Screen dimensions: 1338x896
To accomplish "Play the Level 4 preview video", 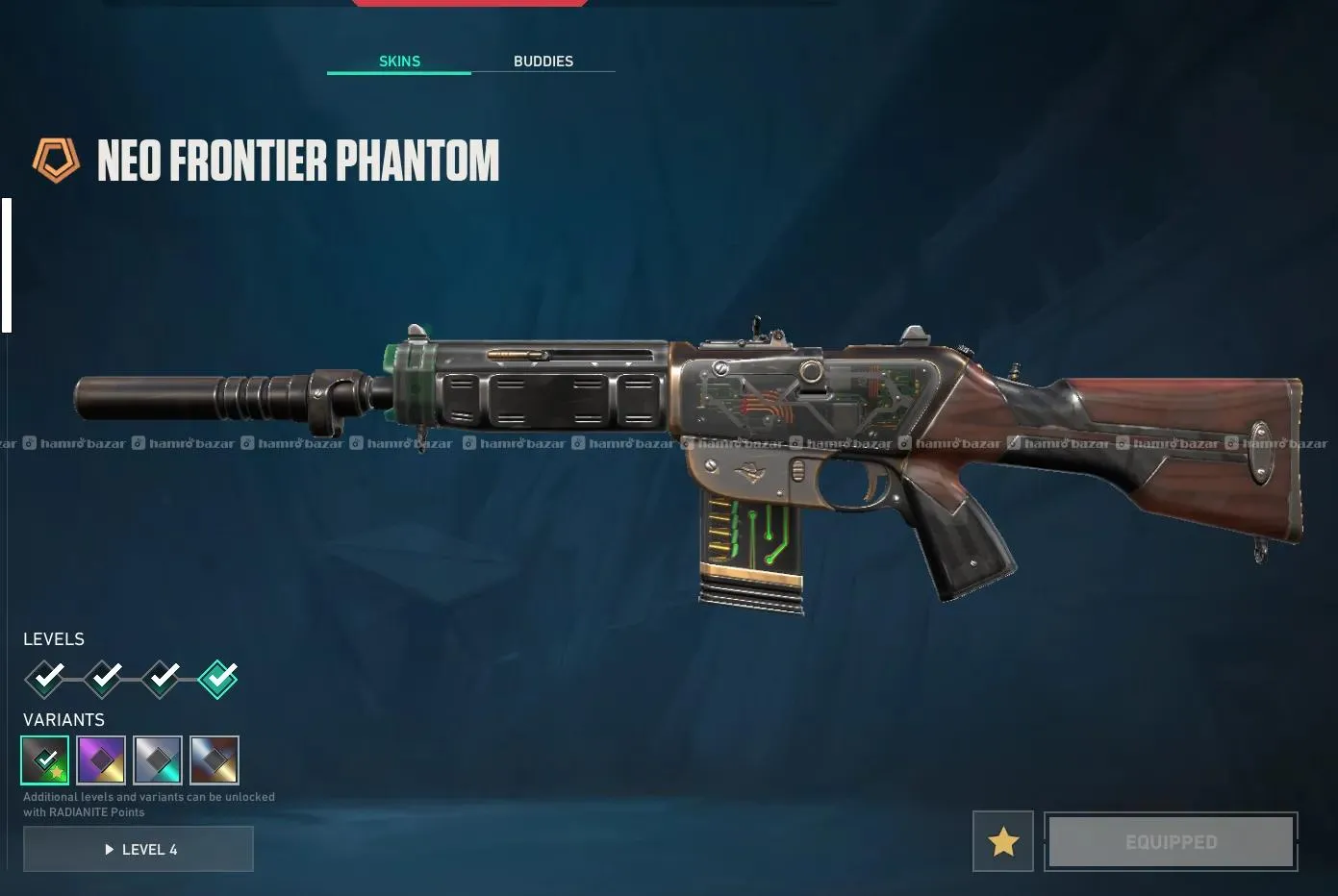I will [x=139, y=850].
